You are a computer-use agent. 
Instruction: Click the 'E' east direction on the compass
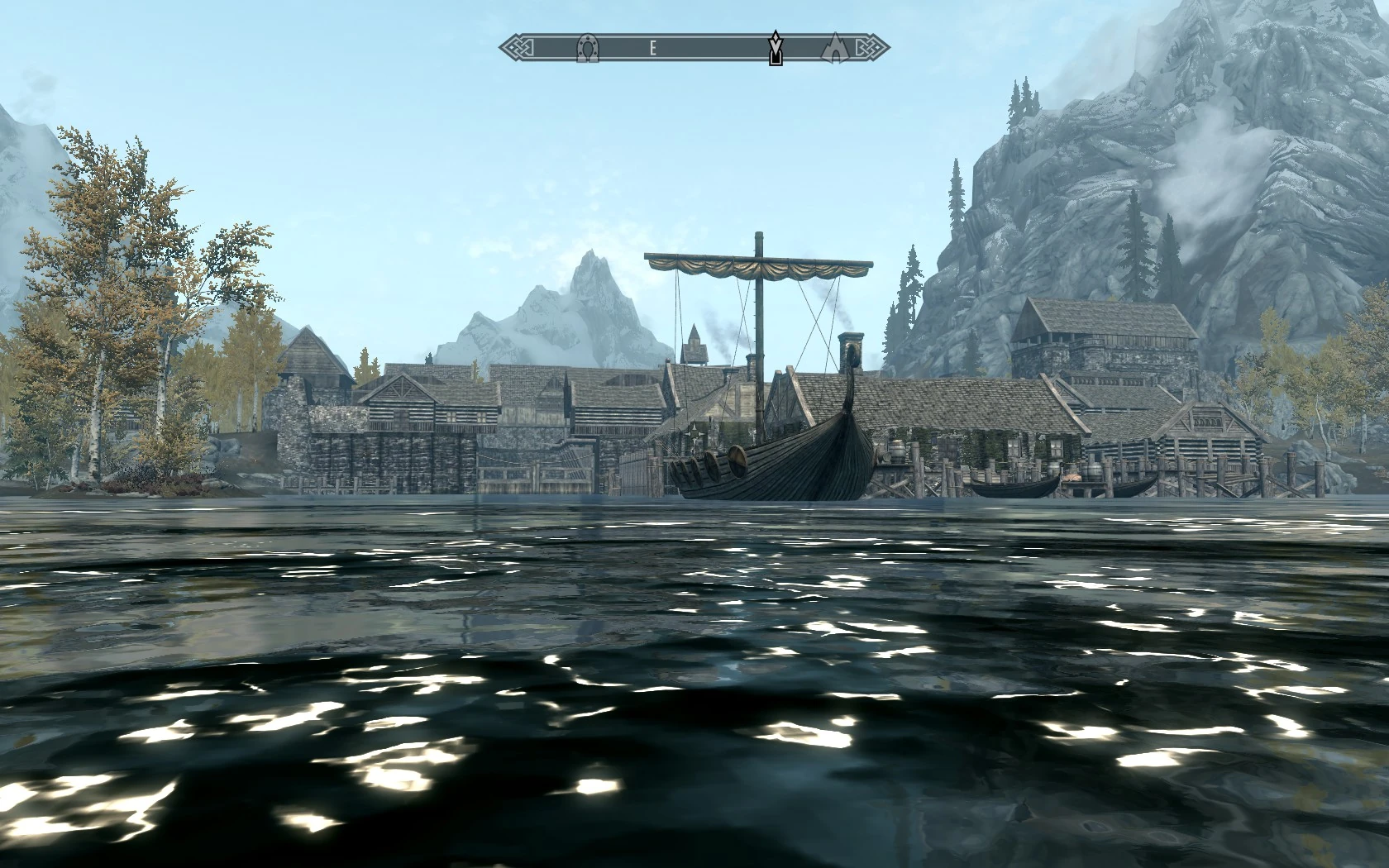tap(653, 50)
